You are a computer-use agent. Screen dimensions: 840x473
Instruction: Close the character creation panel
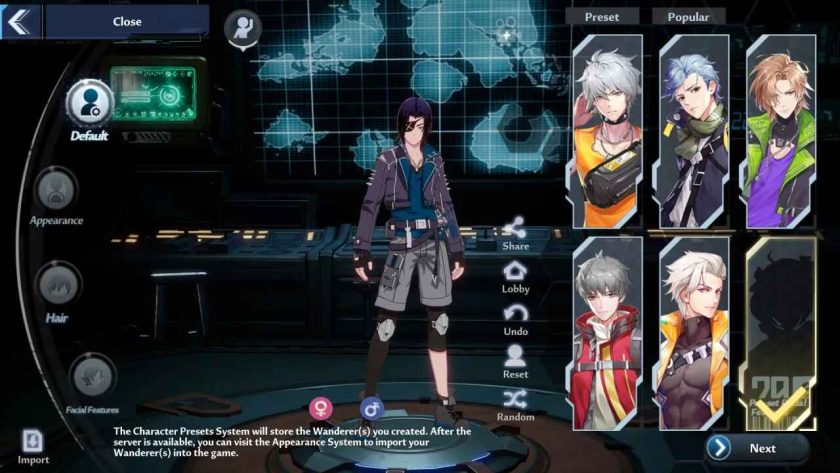click(x=126, y=21)
